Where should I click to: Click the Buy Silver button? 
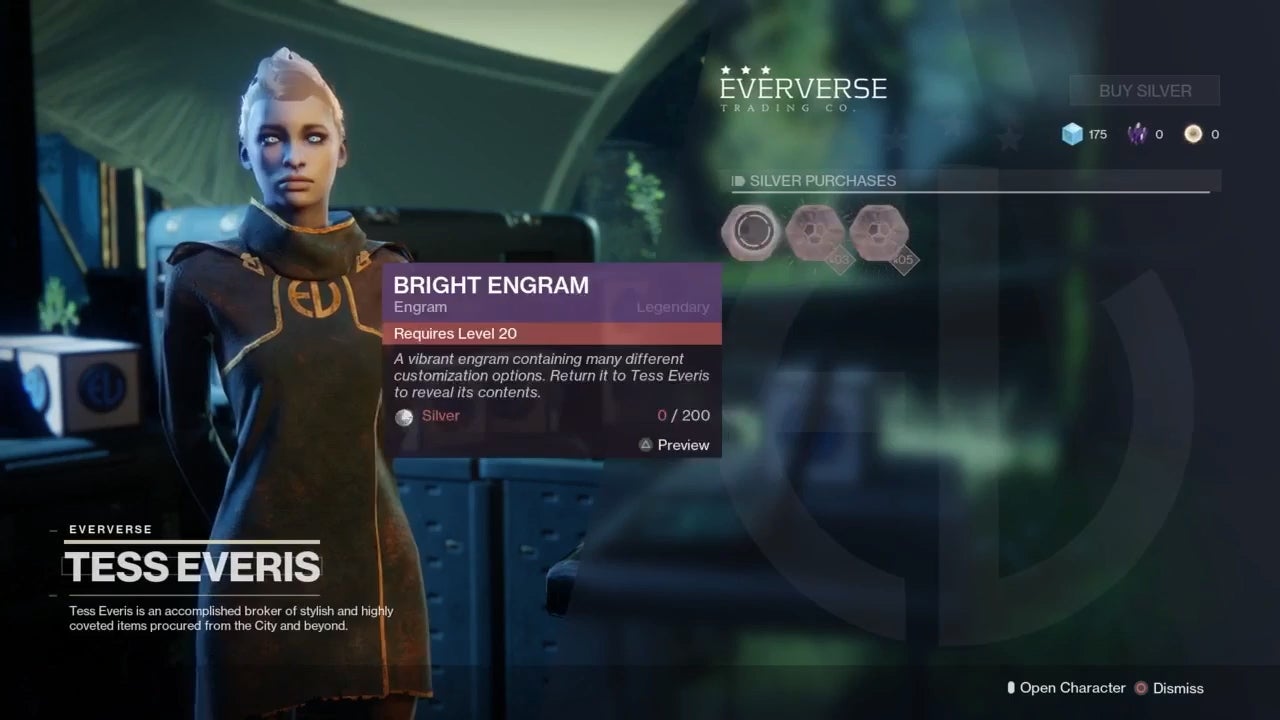tap(1144, 90)
